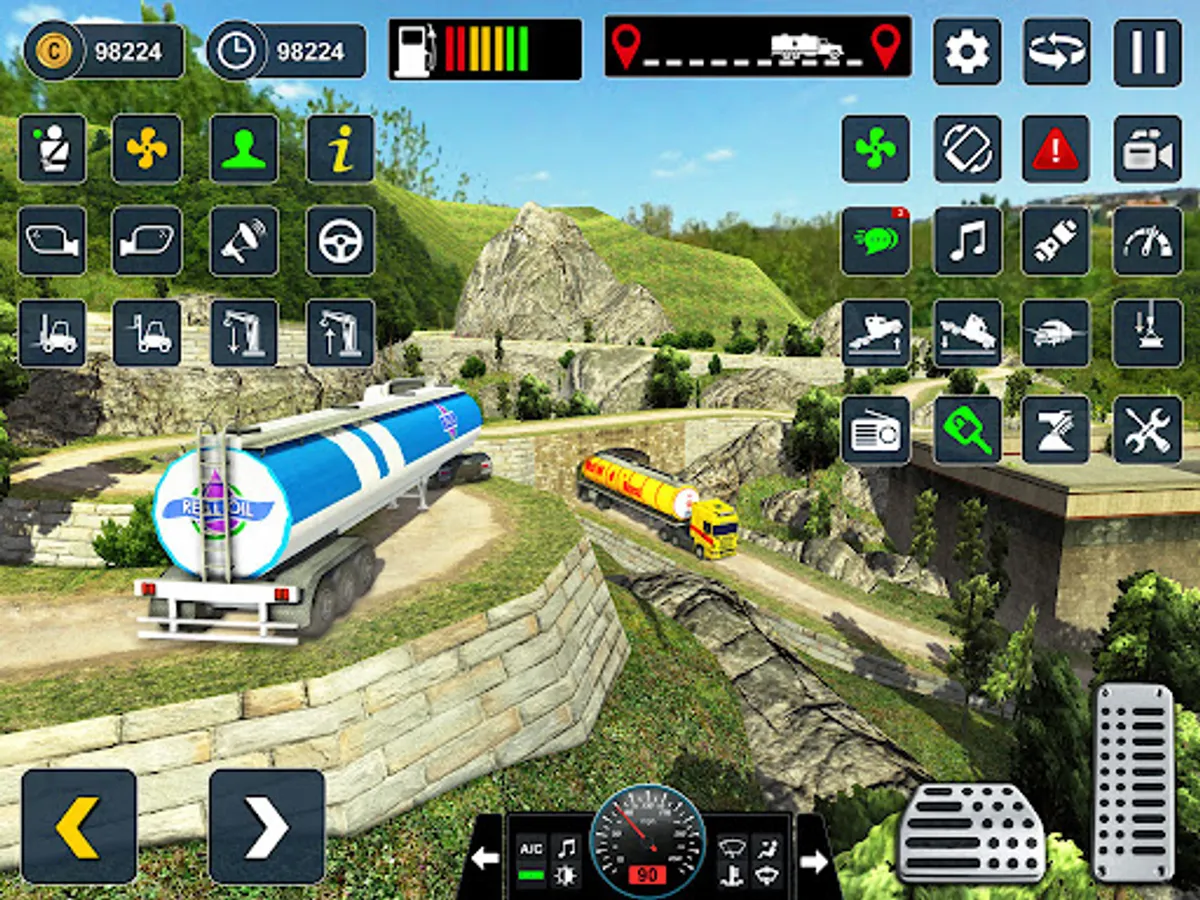Steer right with the white arrow
The height and width of the screenshot is (900, 1200).
[266, 826]
